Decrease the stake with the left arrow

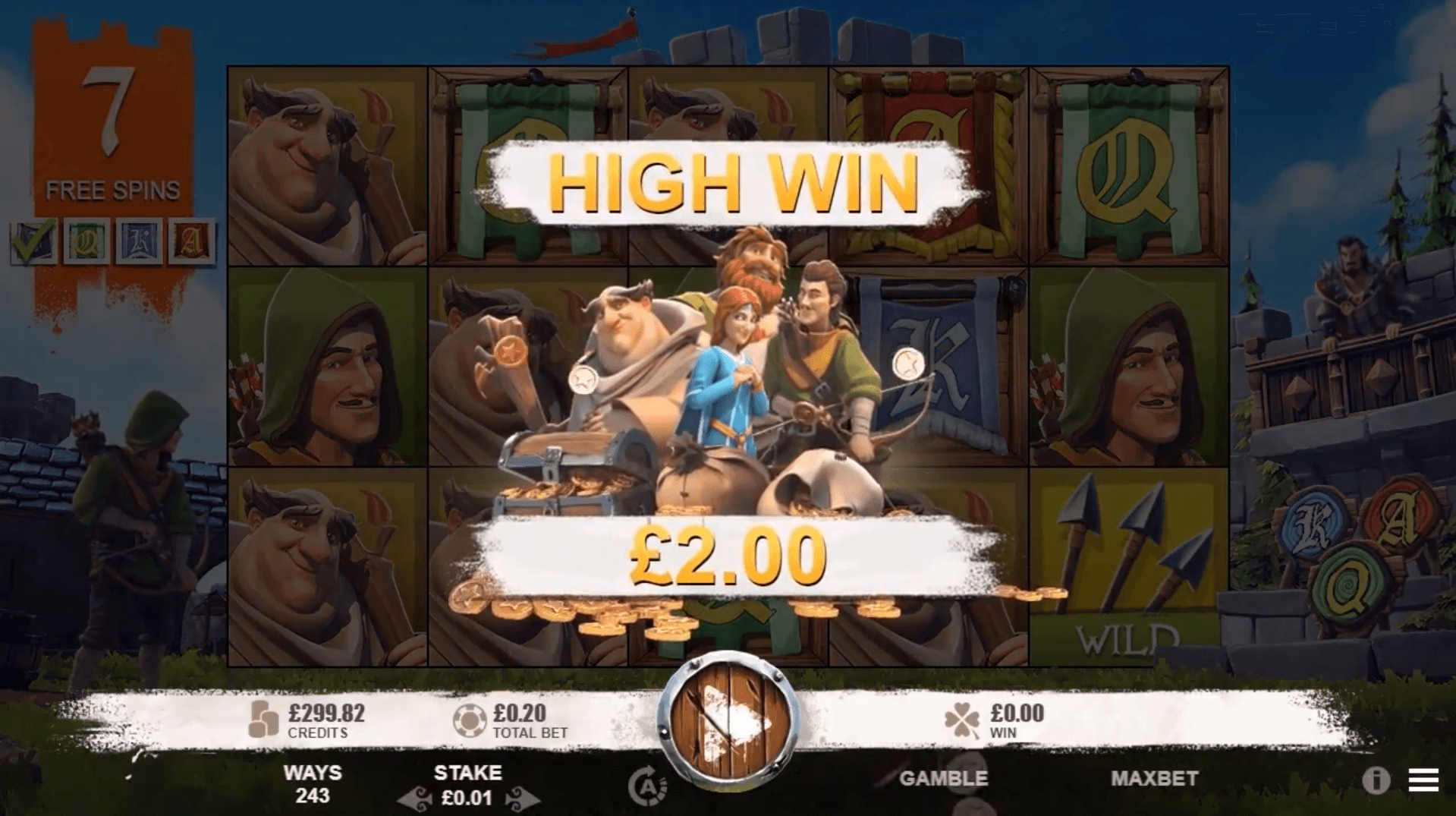415,799
